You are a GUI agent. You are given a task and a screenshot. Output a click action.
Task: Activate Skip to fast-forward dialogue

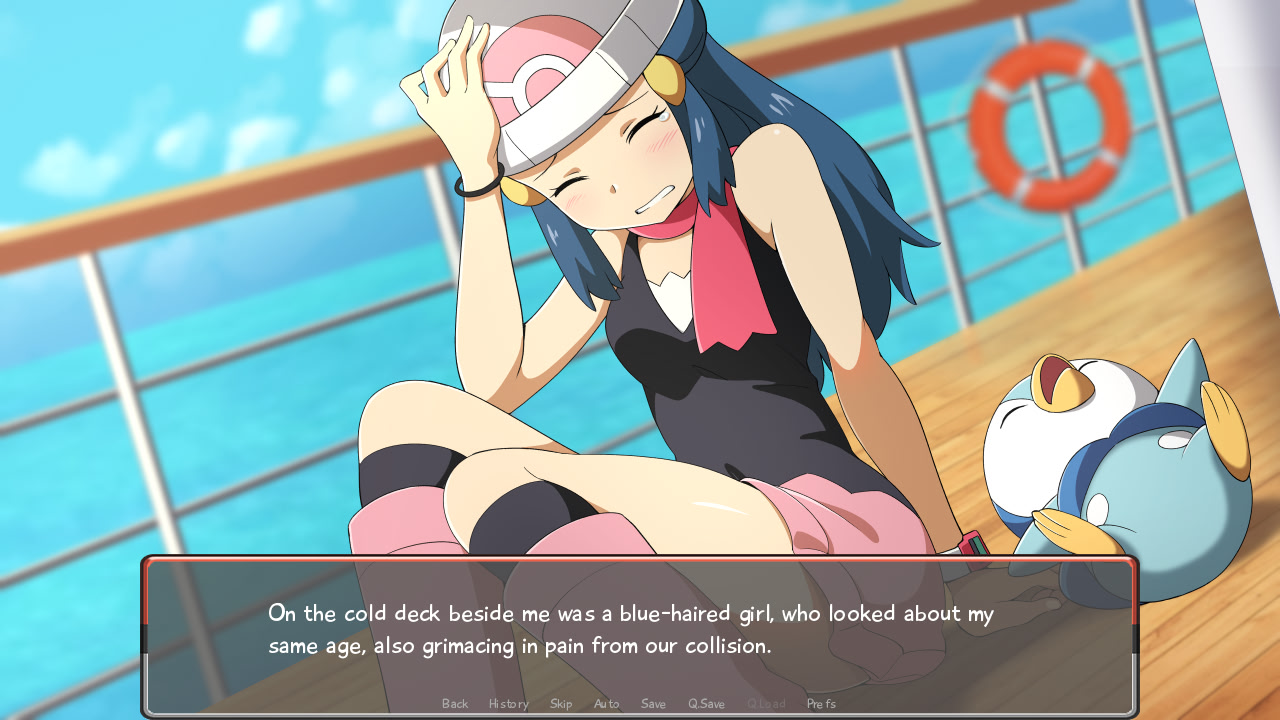(561, 704)
